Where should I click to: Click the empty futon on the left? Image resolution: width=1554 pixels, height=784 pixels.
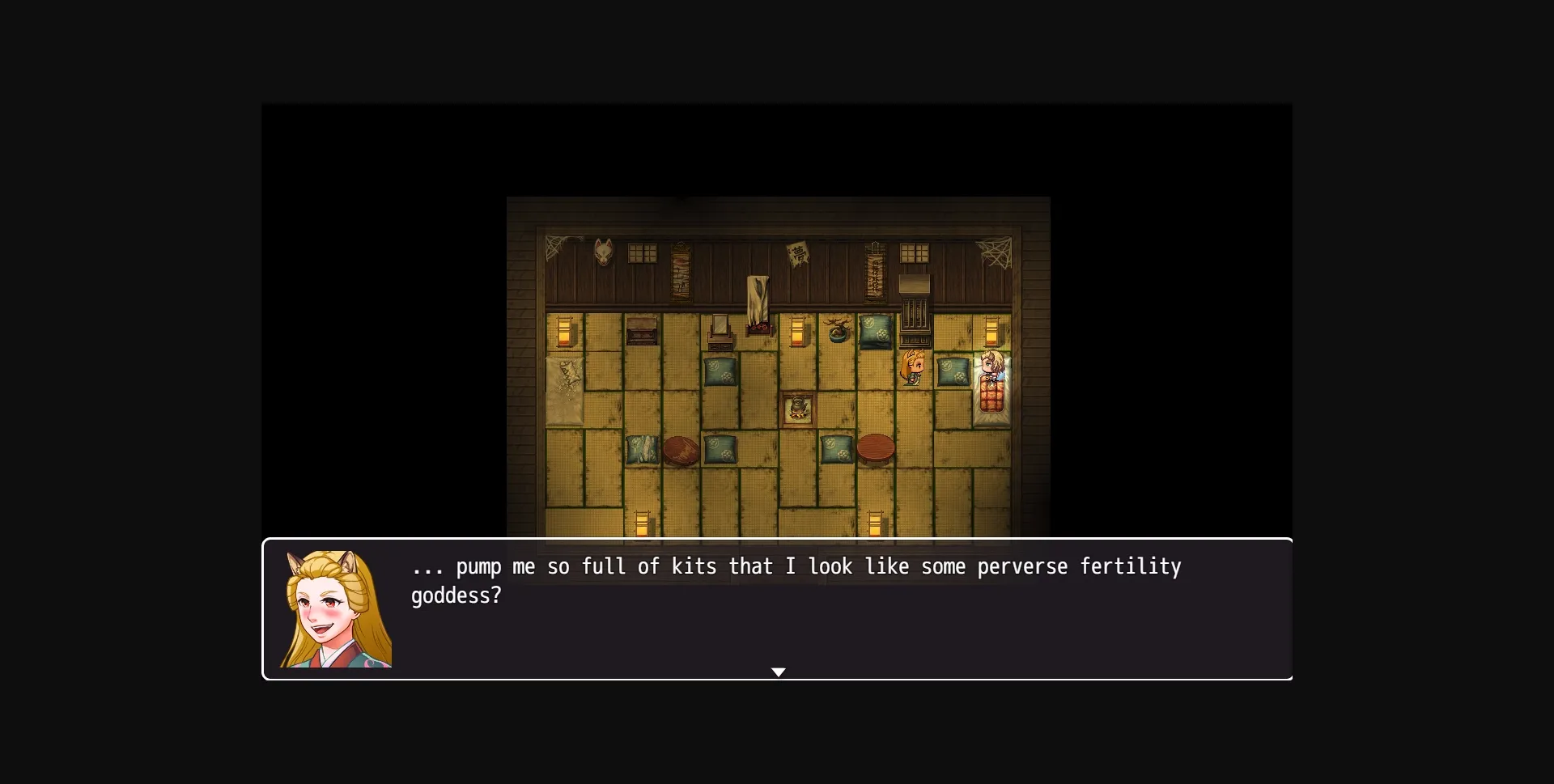tap(563, 390)
